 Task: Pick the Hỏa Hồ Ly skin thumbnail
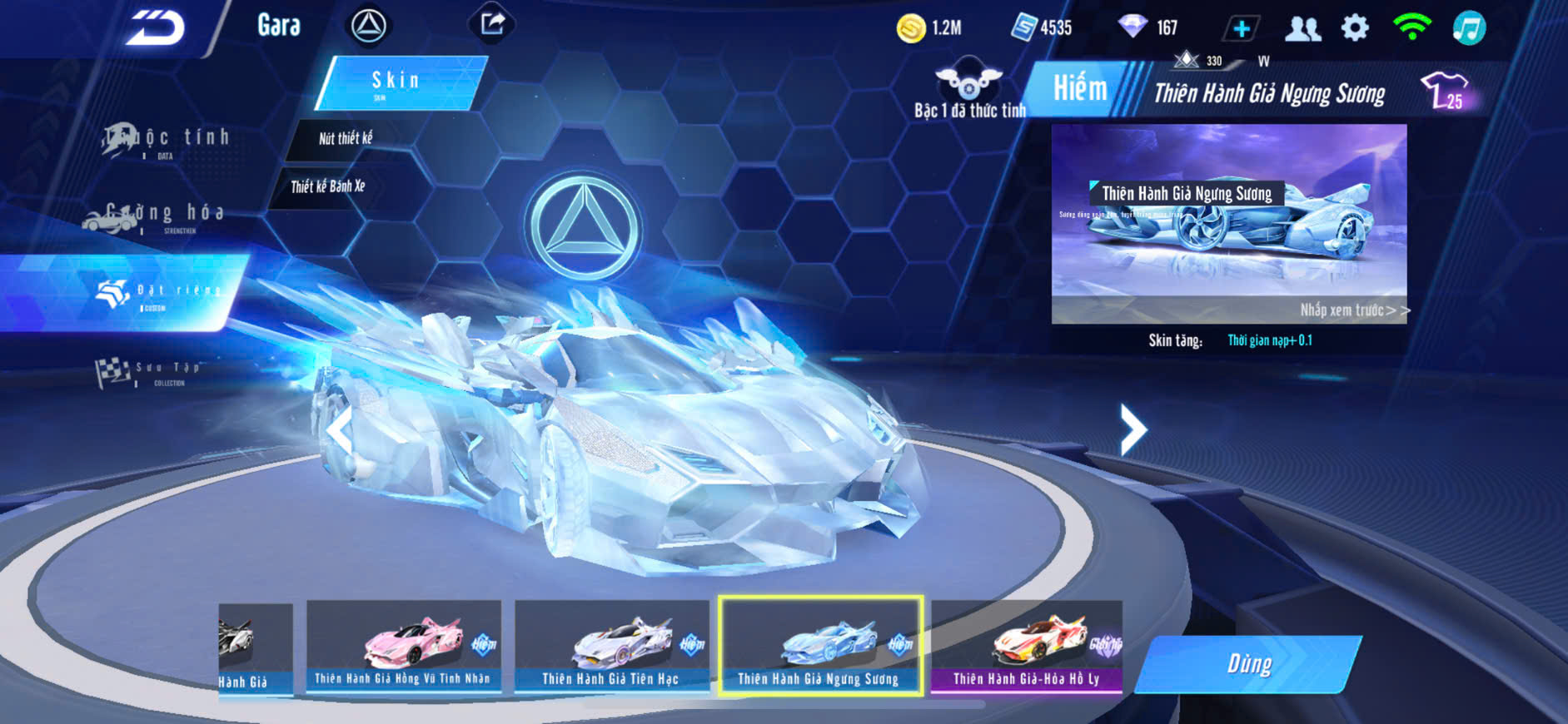click(x=1027, y=647)
